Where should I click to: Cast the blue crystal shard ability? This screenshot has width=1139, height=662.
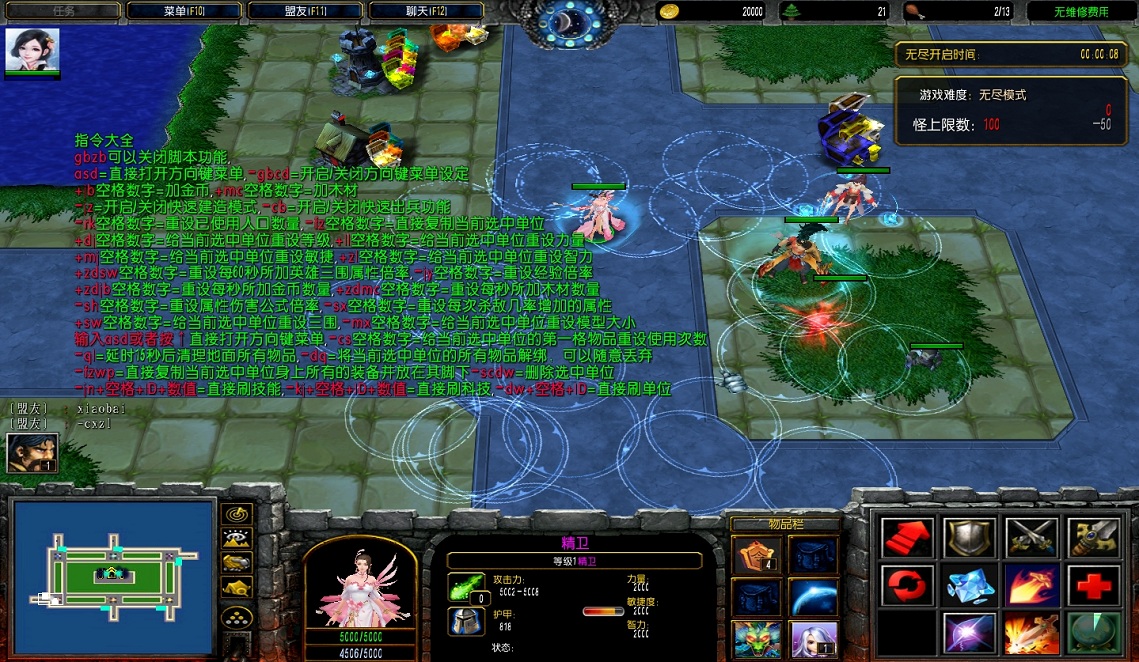[x=969, y=585]
